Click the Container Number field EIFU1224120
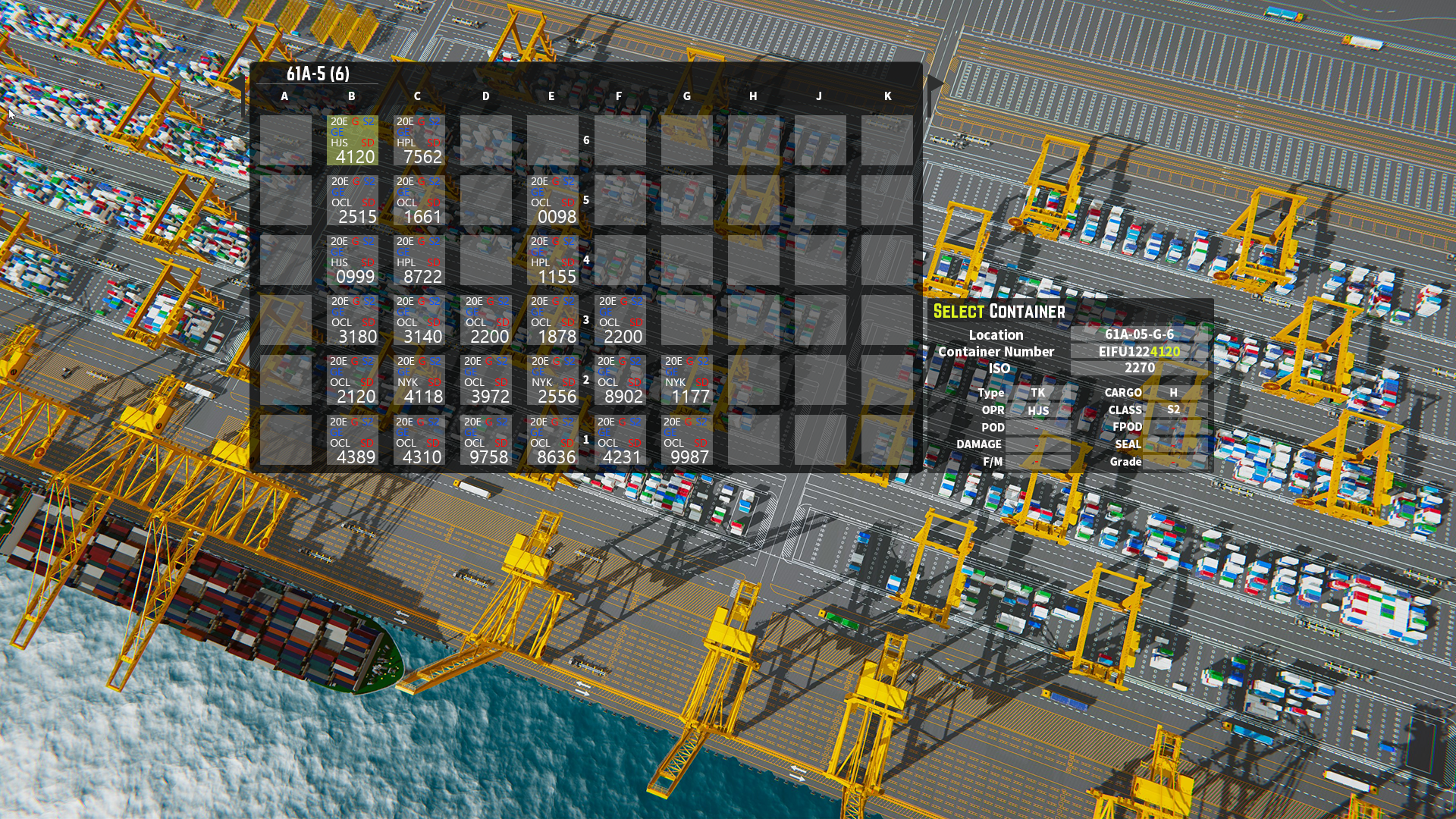The height and width of the screenshot is (819, 1456). click(x=1139, y=351)
